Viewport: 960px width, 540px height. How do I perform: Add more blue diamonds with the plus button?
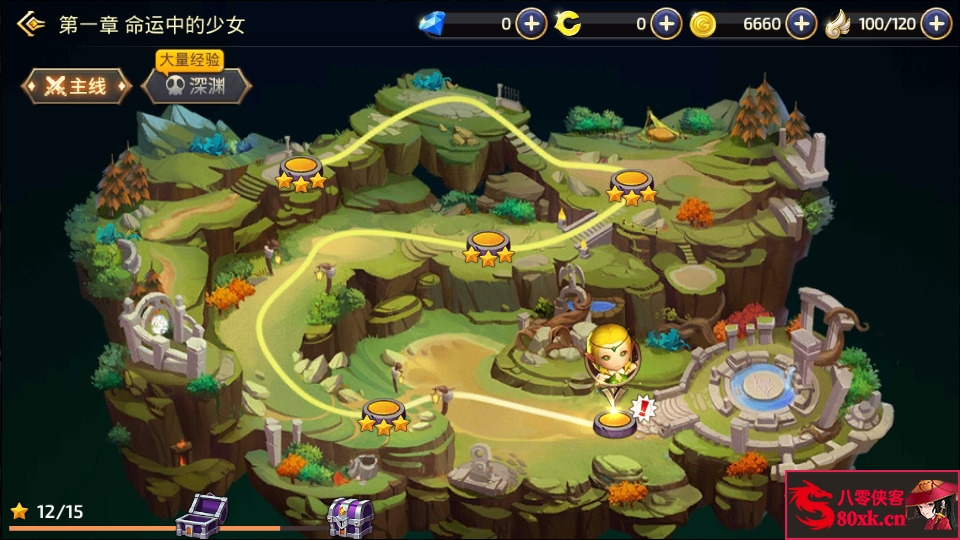[531, 24]
